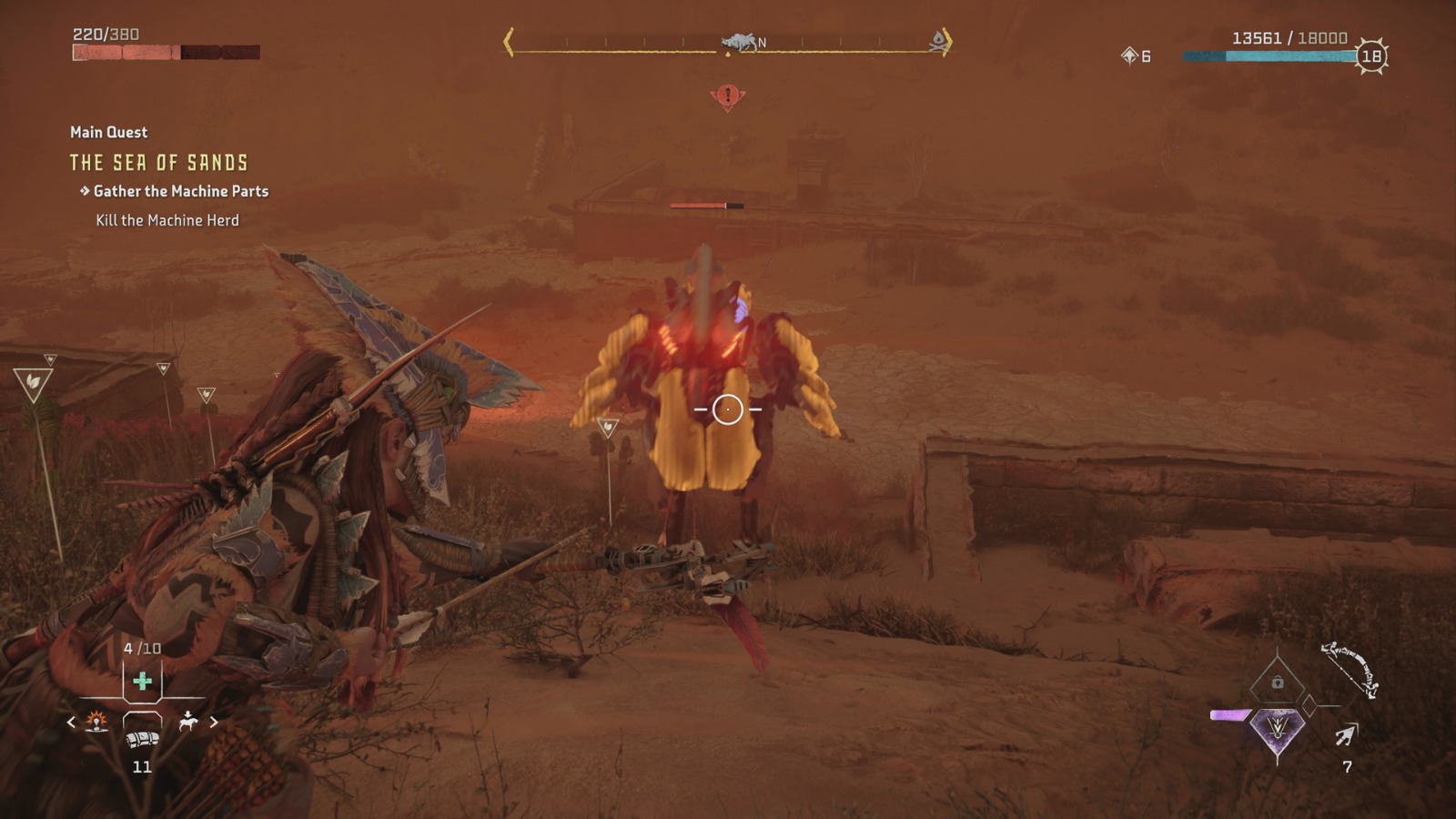The width and height of the screenshot is (1456, 819).
Task: Expand the quest objective Gather the Machine Parts
Action: click(x=178, y=192)
